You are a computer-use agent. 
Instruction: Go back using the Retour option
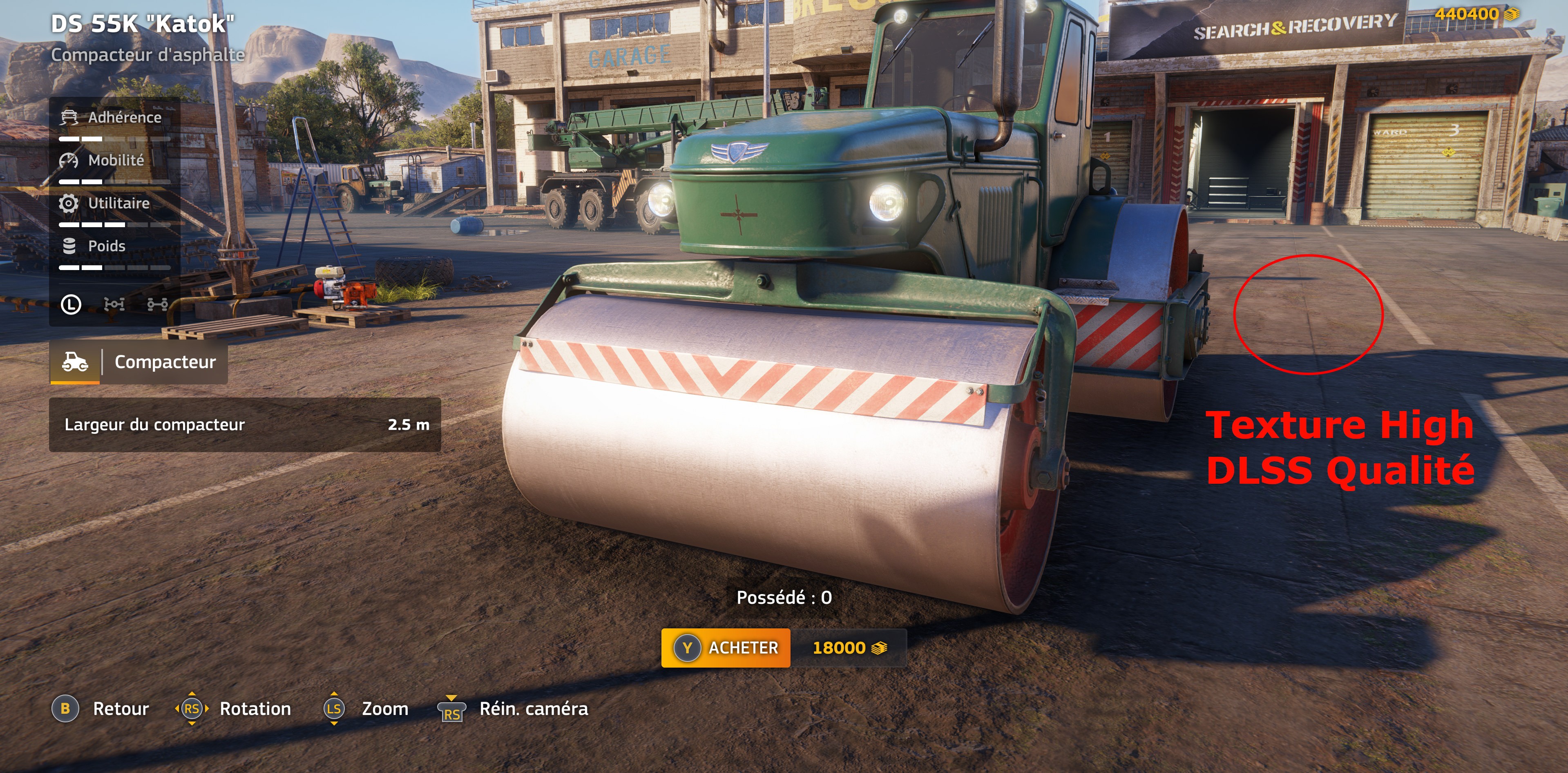[x=101, y=709]
